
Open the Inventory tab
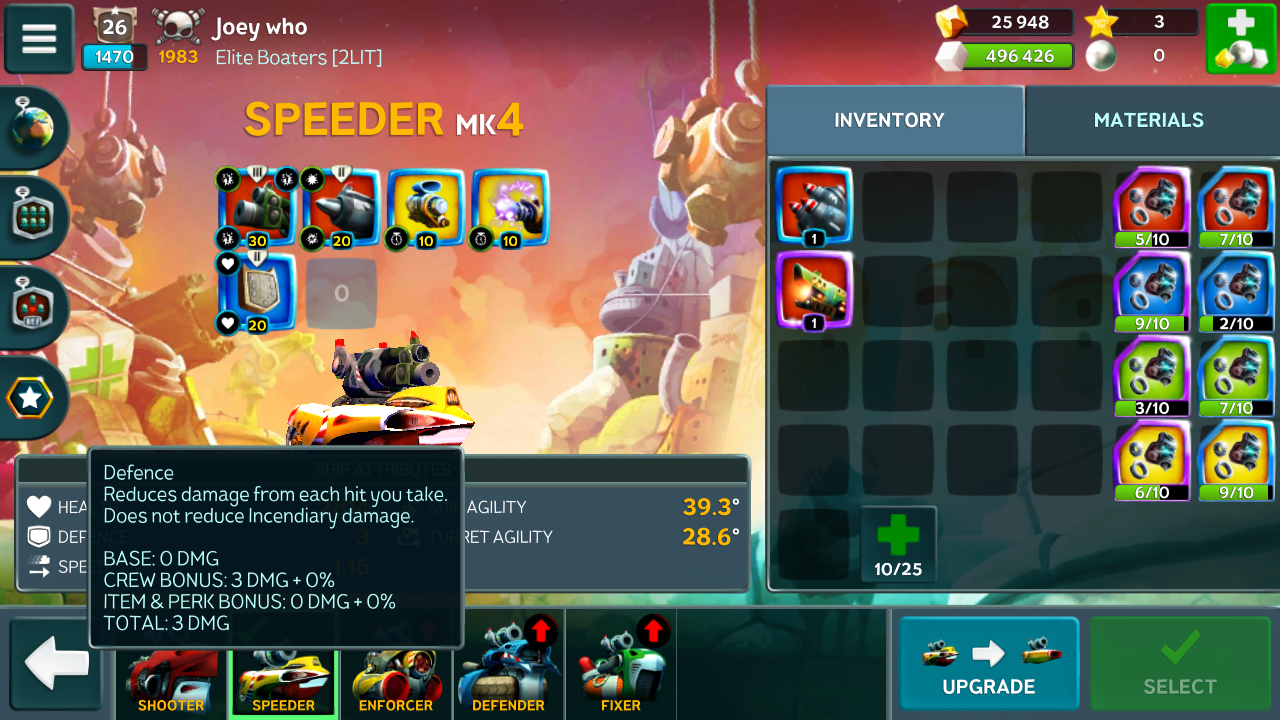tap(889, 120)
